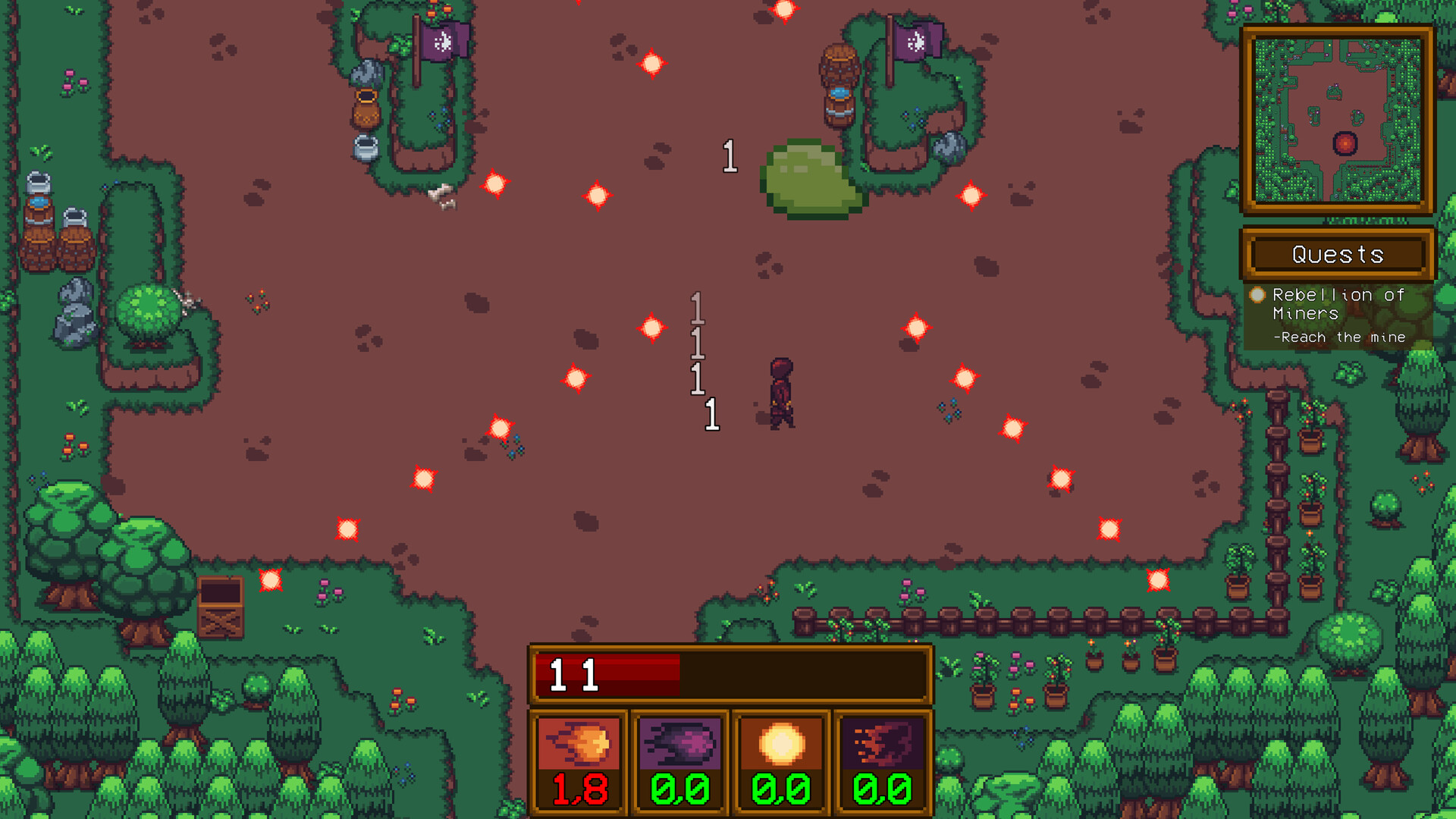1456x819 pixels.
Task: Click a red sparkle pickup near the player
Action: [651, 327]
